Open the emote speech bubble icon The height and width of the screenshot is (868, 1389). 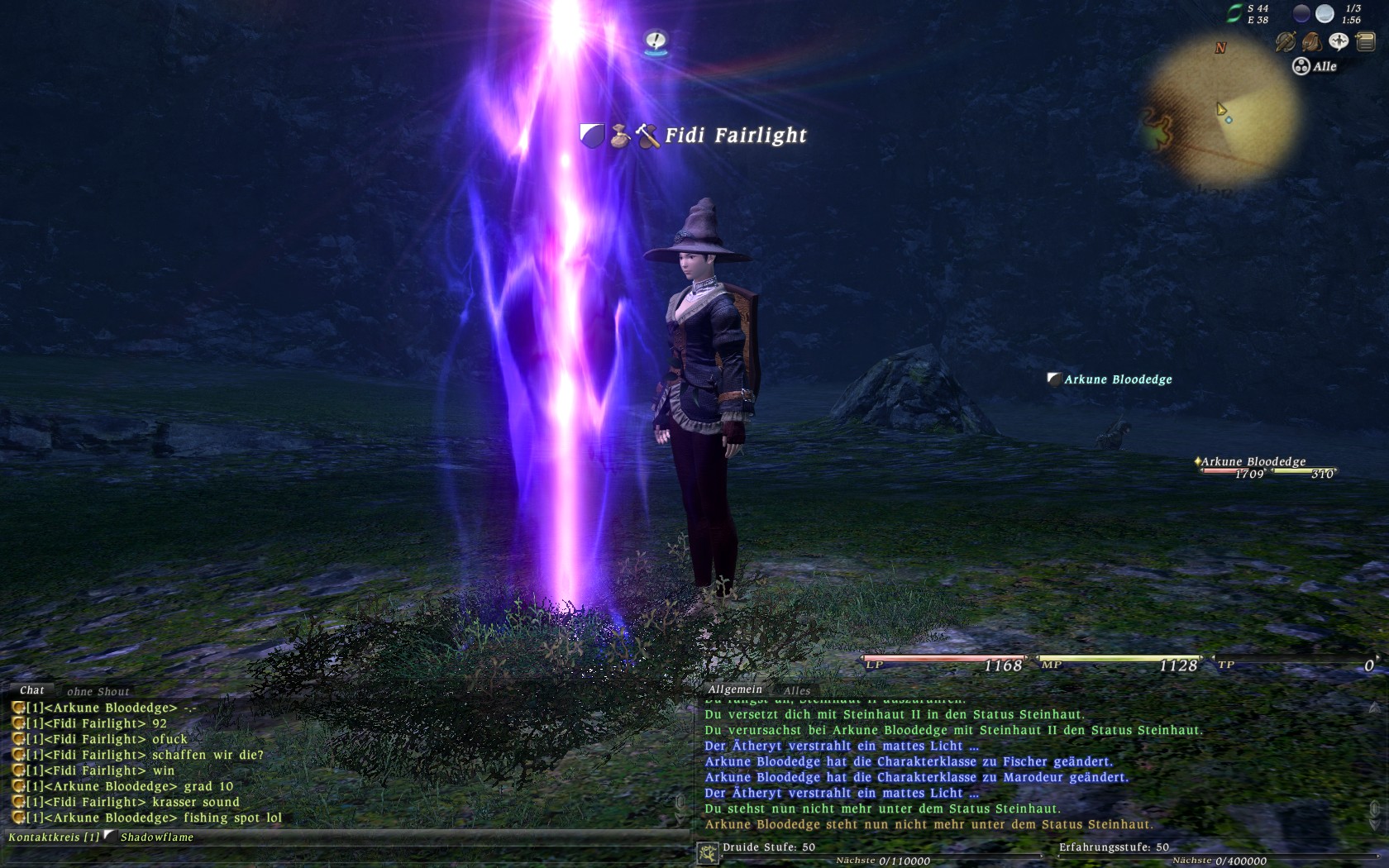pyautogui.click(x=1339, y=41)
